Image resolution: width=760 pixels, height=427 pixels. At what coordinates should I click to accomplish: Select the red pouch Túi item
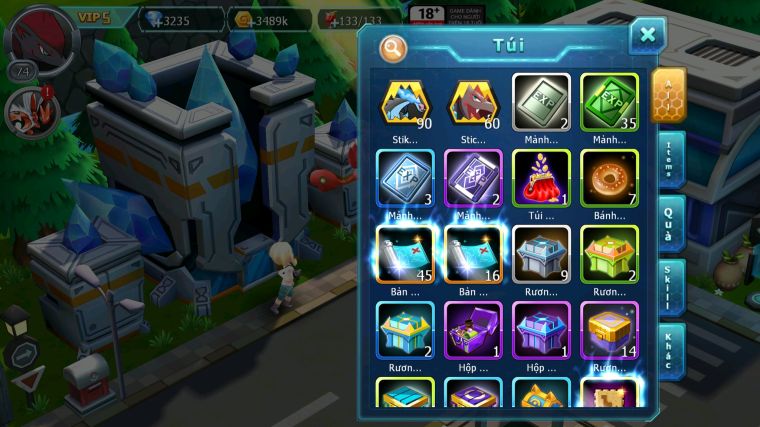click(541, 177)
